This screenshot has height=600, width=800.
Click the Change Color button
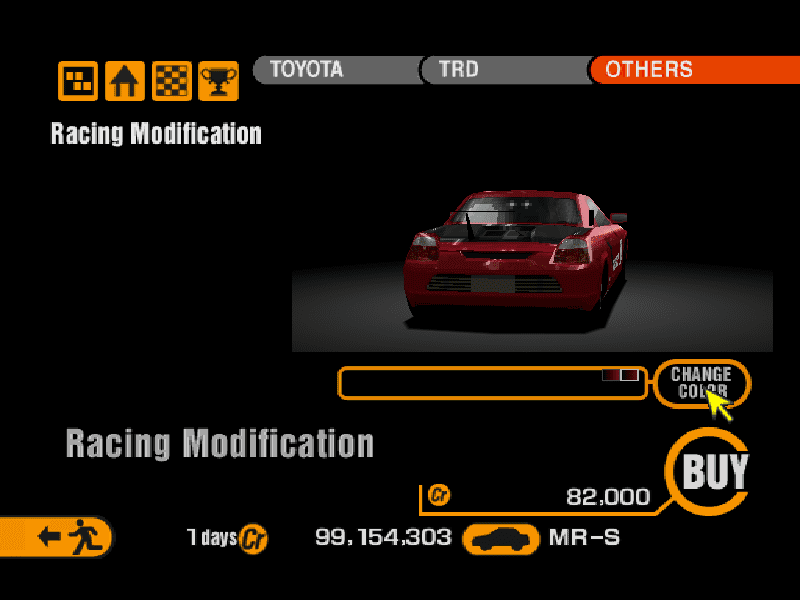click(701, 382)
